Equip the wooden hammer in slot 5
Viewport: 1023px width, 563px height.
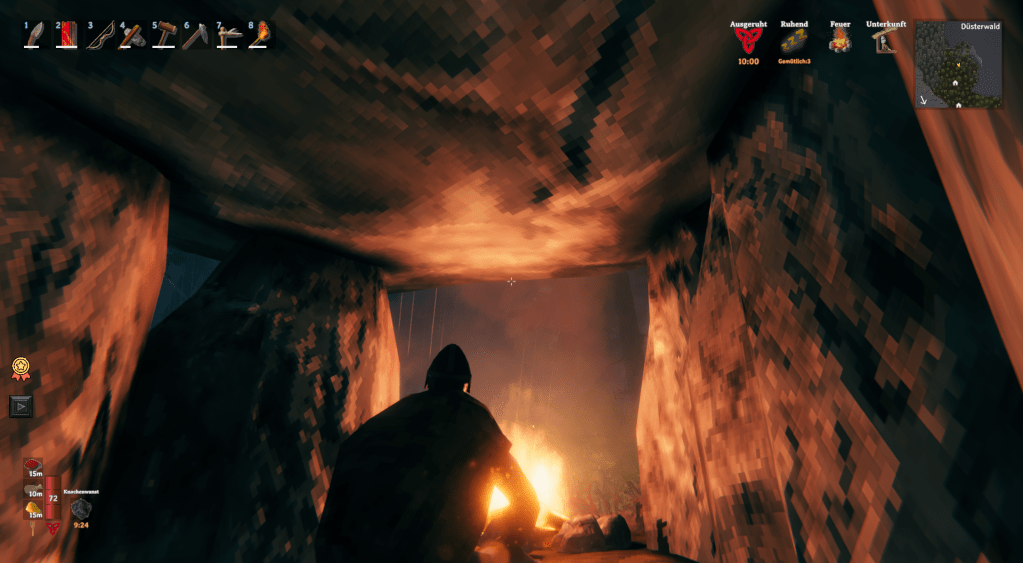click(x=164, y=36)
